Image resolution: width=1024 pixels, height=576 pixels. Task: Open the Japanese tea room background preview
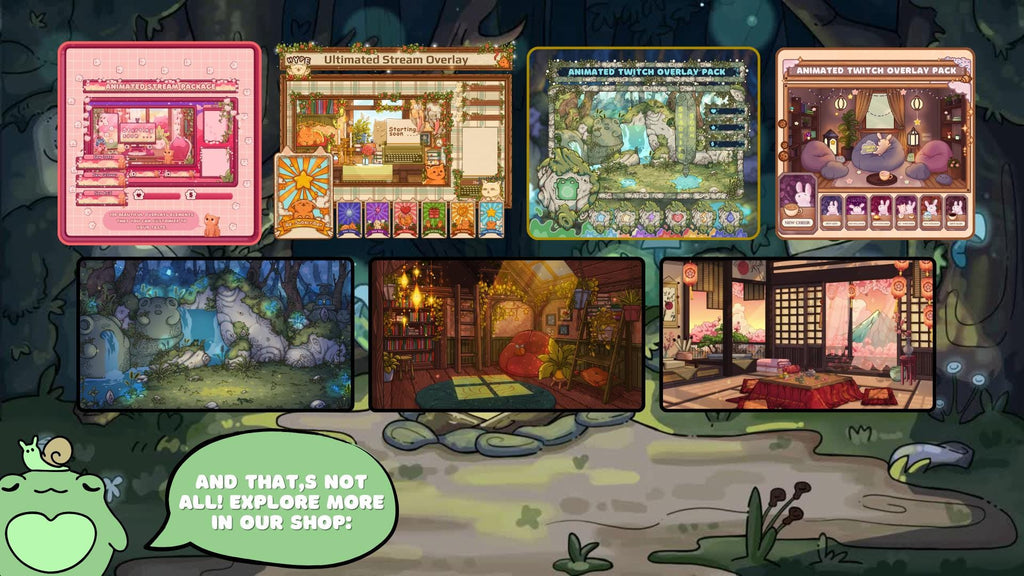coord(797,334)
